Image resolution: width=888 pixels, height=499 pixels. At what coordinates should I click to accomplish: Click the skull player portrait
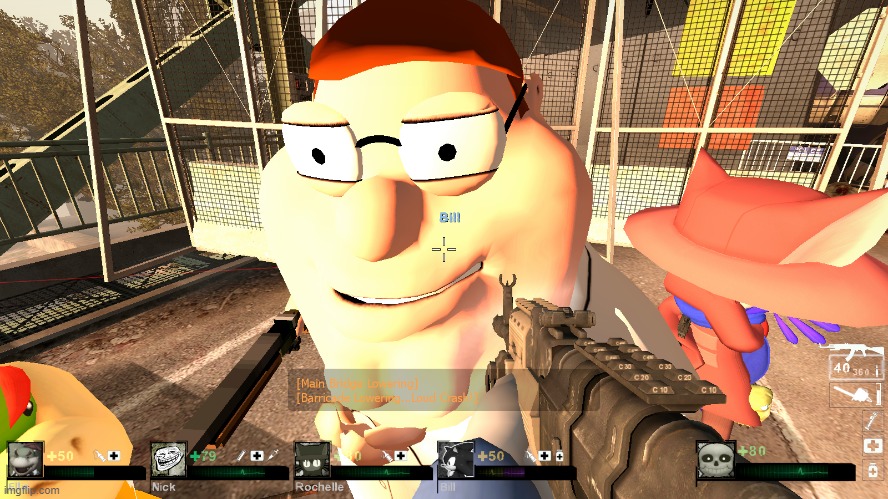pos(715,459)
